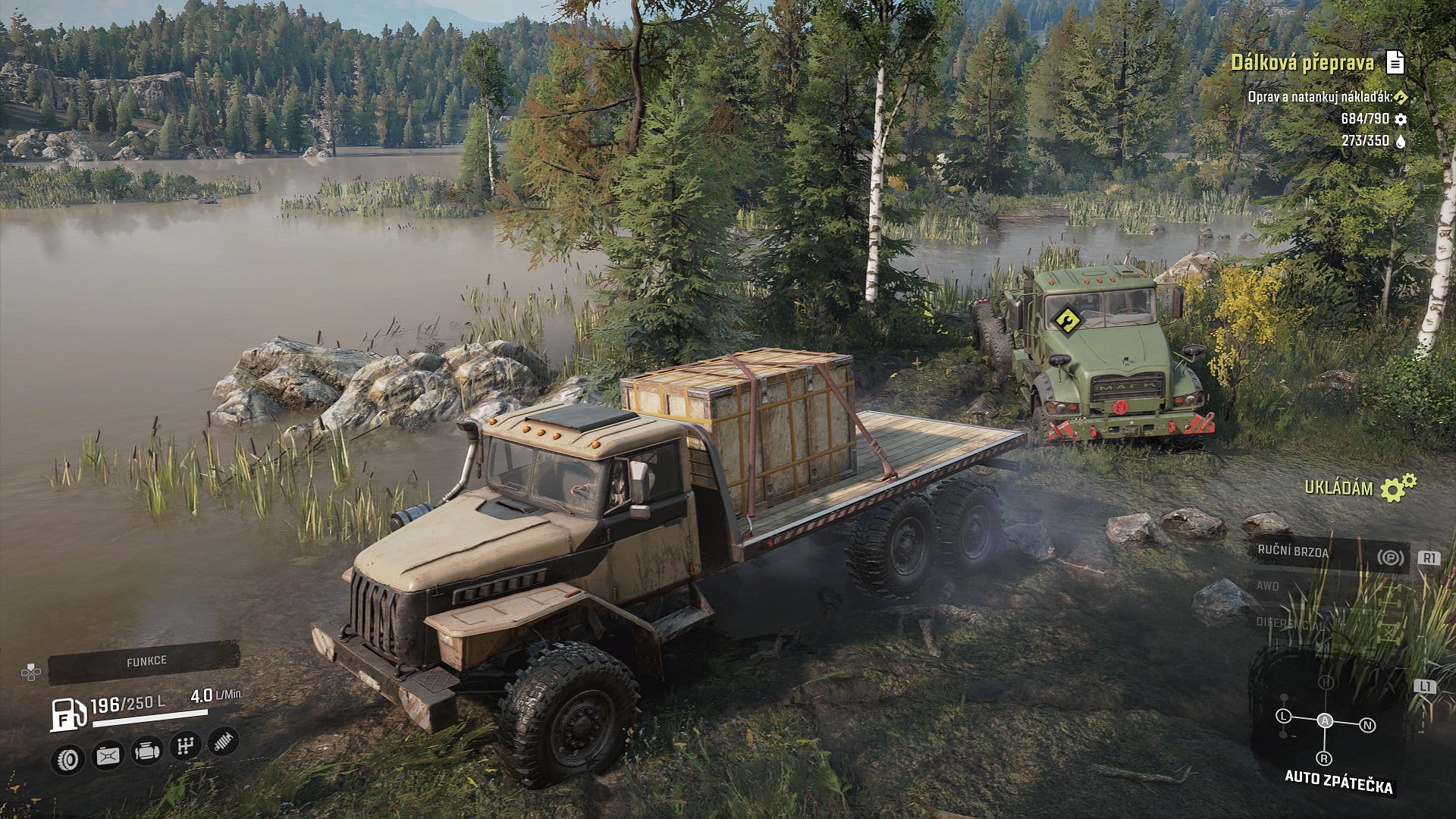Click the gearbox status icon
The width and height of the screenshot is (1456, 819).
(x=185, y=746)
